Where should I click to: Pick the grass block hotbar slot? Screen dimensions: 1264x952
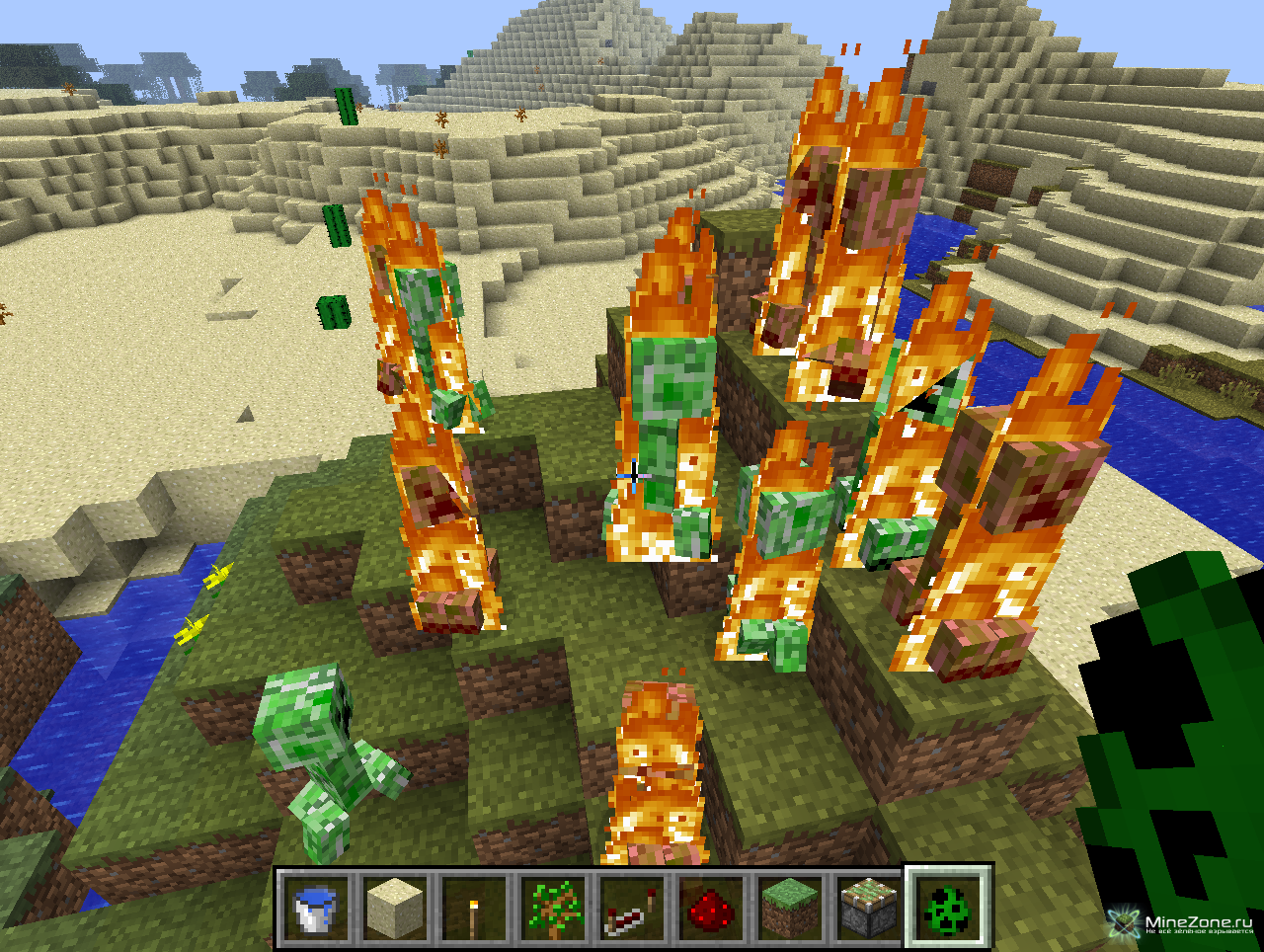789,907
